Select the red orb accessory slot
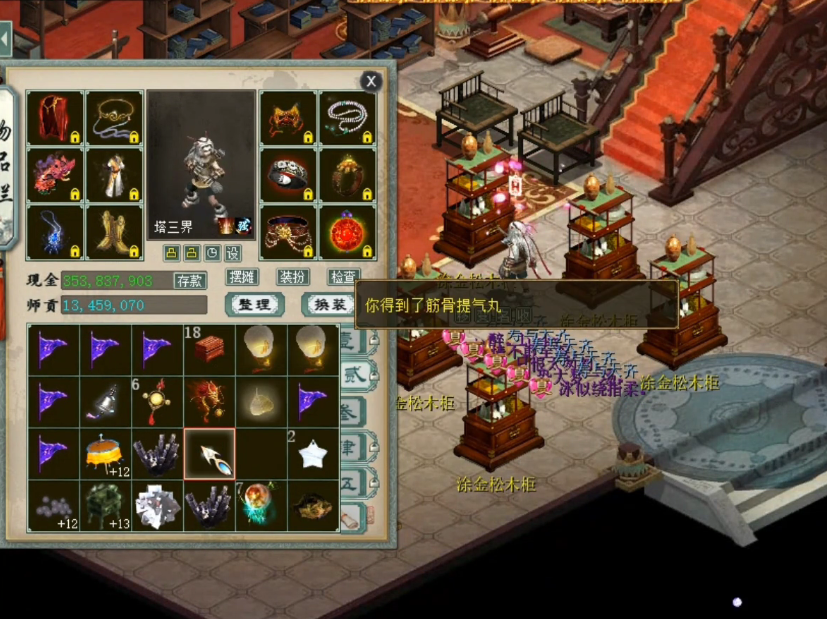The image size is (827, 619). (x=347, y=232)
